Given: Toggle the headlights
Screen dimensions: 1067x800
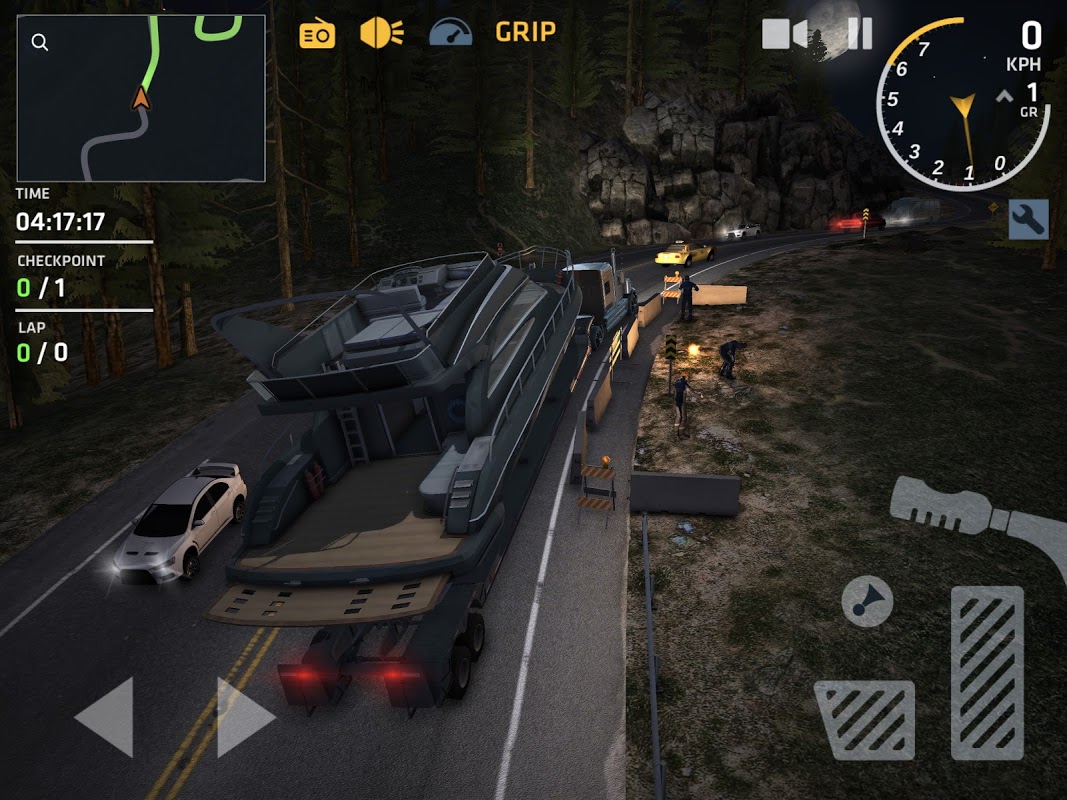Looking at the screenshot, I should 381,33.
